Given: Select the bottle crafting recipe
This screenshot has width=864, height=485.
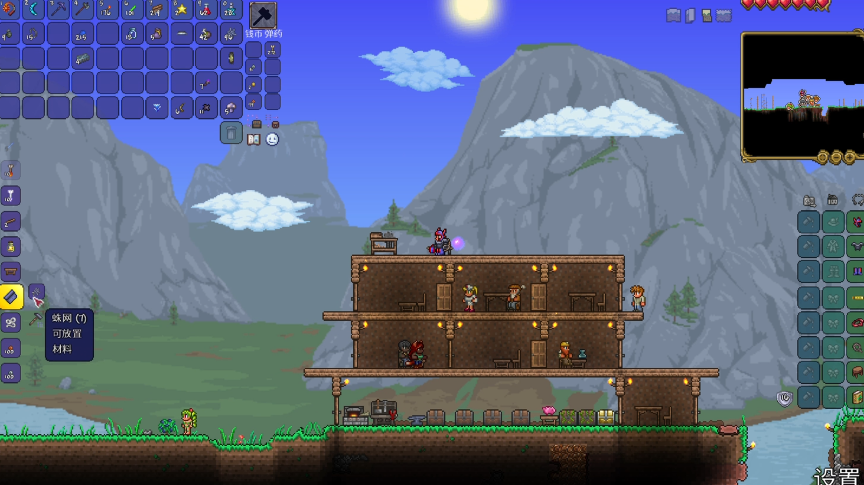Looking at the screenshot, I should [x=10, y=246].
